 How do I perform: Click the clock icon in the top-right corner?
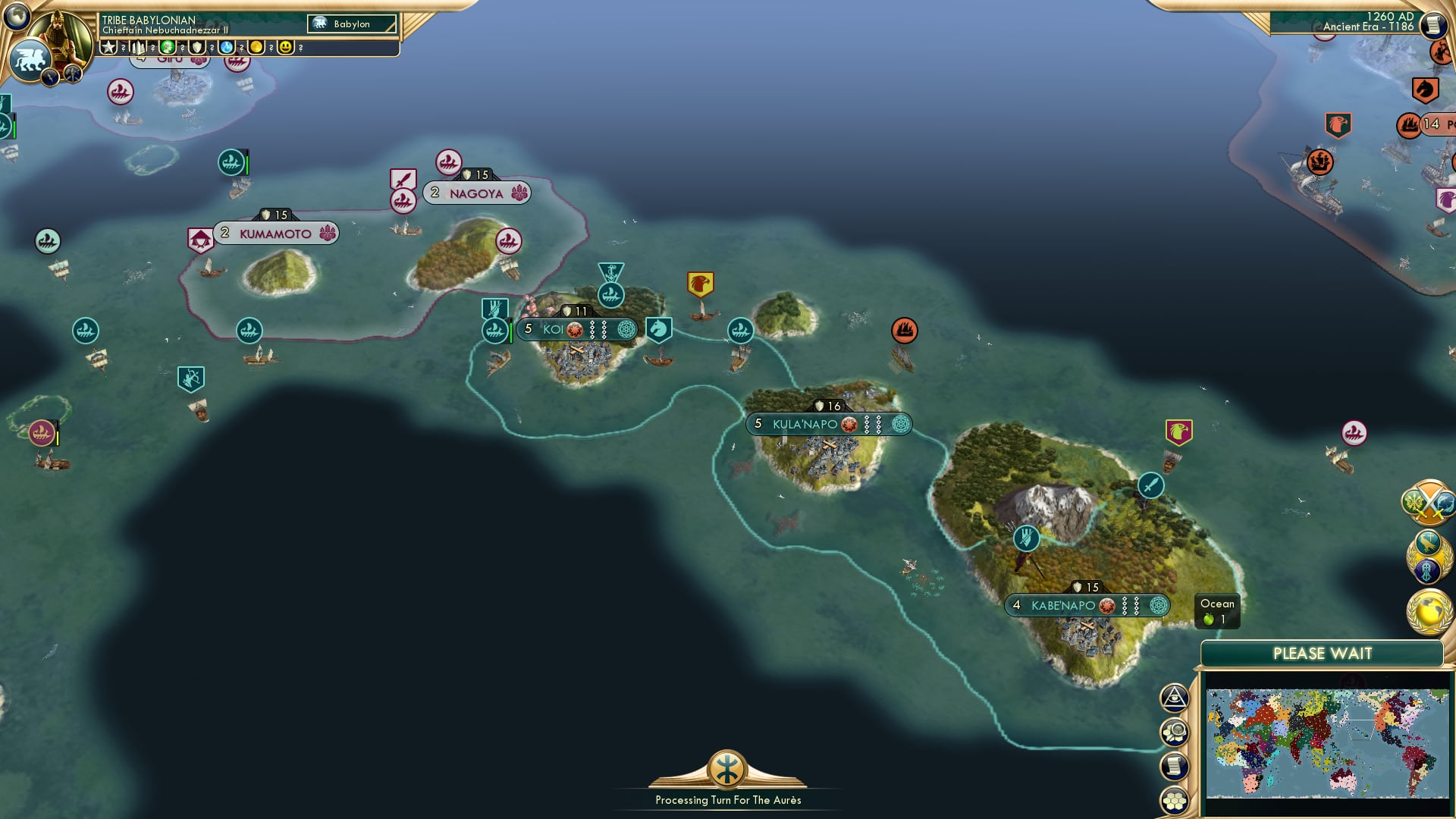coord(1434,26)
